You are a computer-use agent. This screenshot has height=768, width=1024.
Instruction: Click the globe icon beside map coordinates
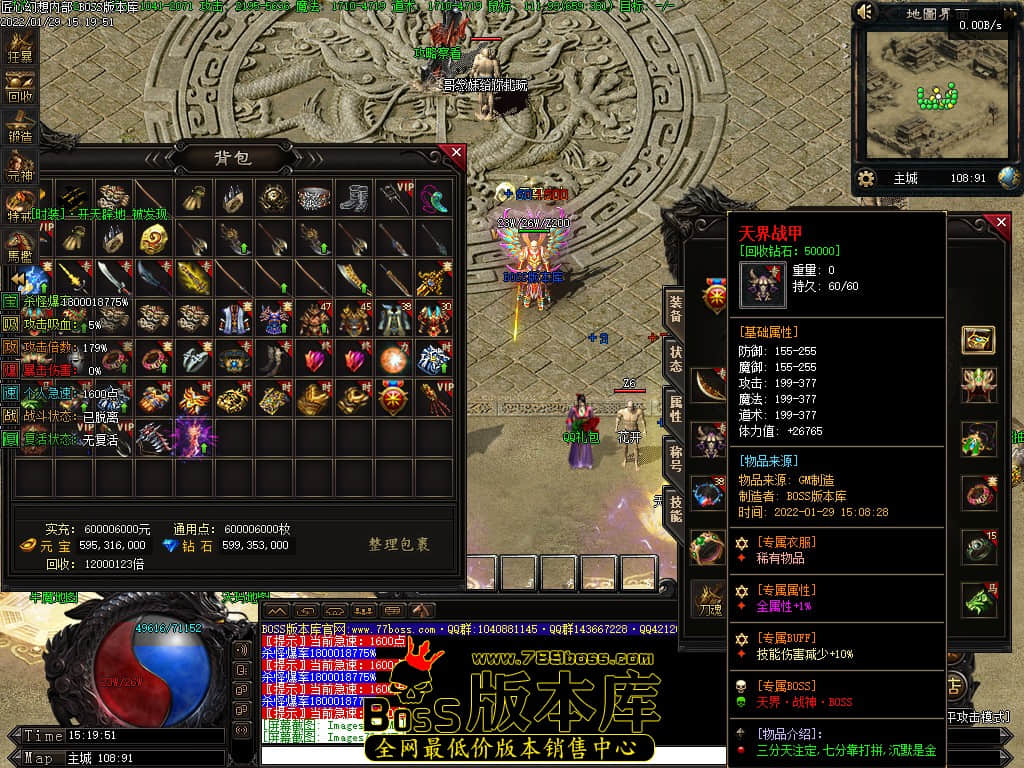1009,178
